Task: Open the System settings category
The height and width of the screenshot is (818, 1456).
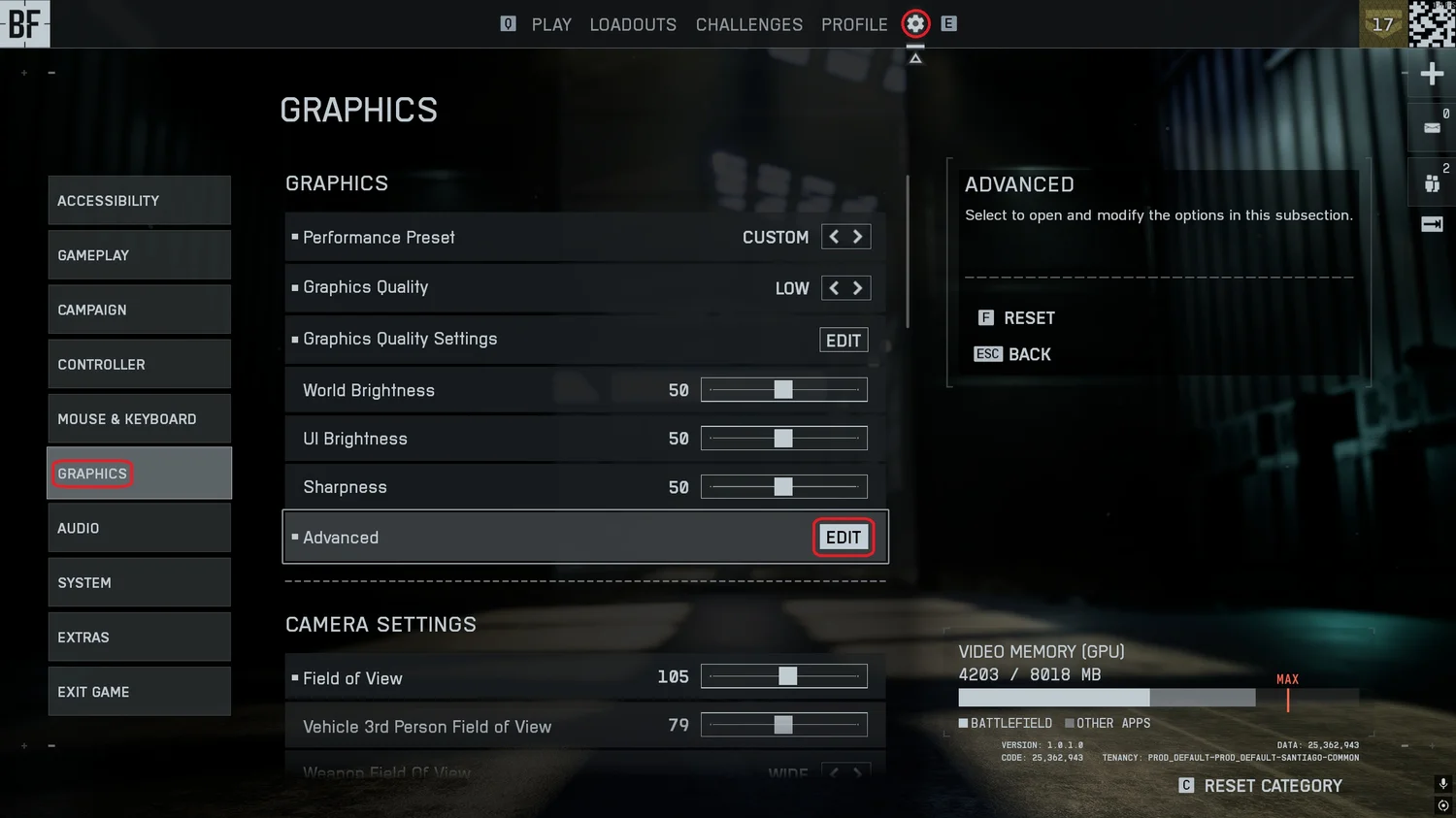Action: click(139, 582)
